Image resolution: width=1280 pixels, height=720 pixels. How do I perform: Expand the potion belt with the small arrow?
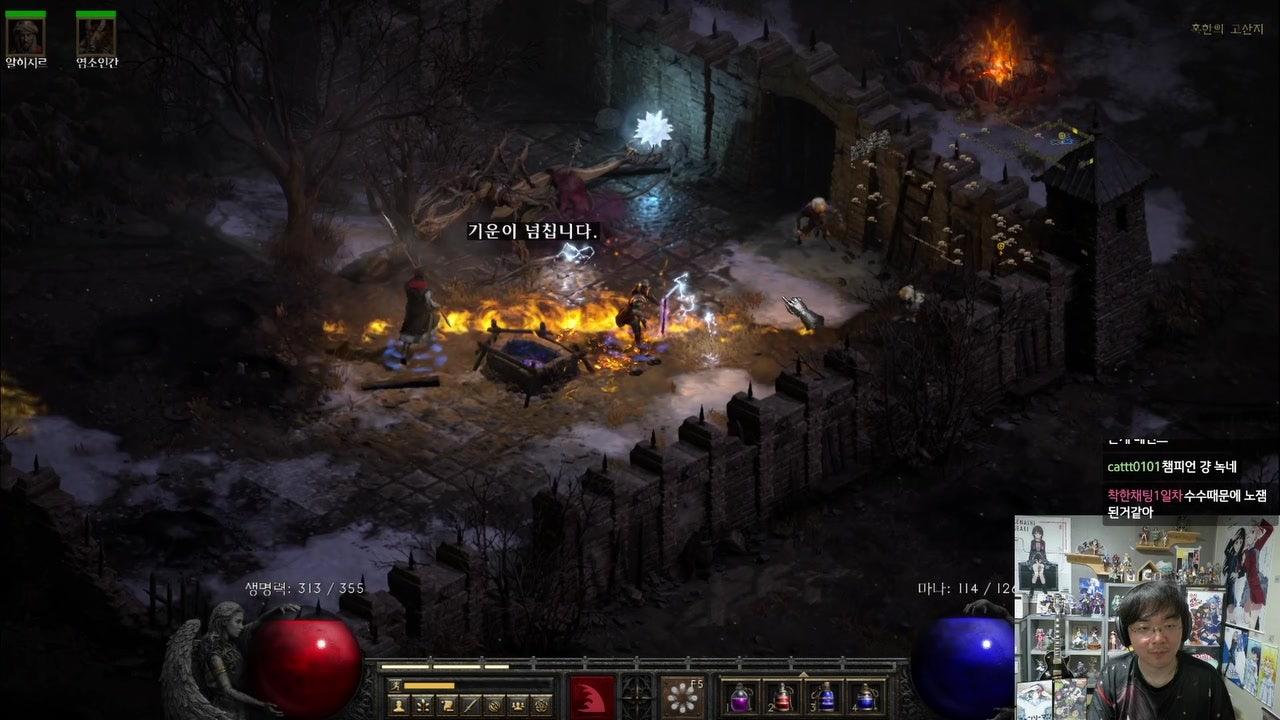[803, 675]
